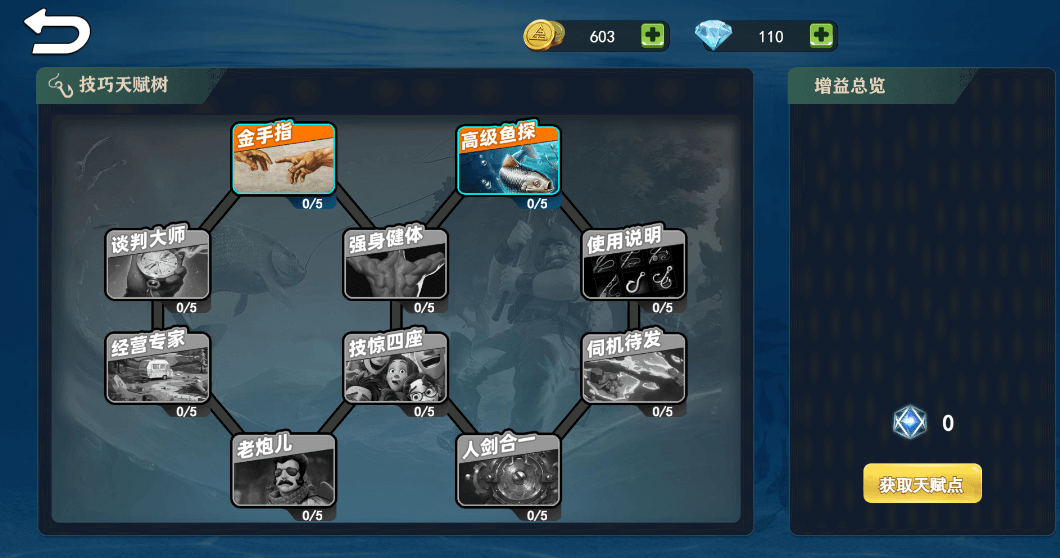
Task: Add more gold coins with plus button
Action: [652, 36]
